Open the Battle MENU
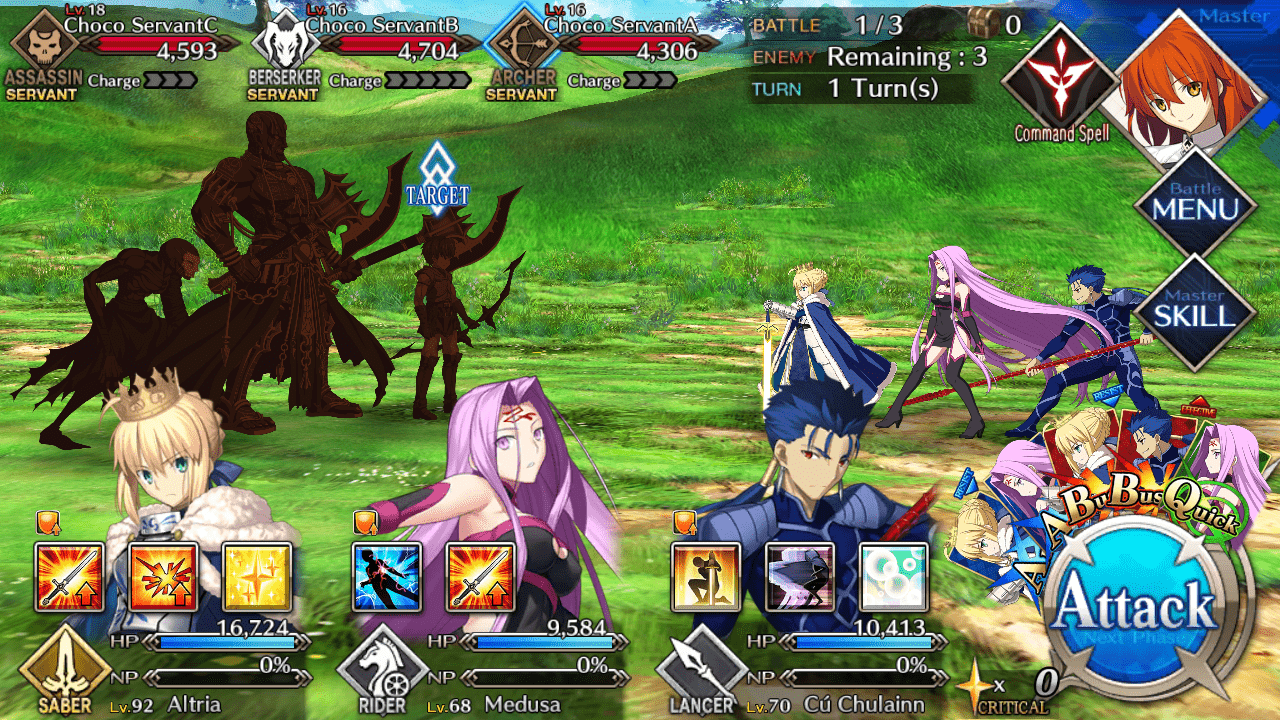 (x=1195, y=202)
